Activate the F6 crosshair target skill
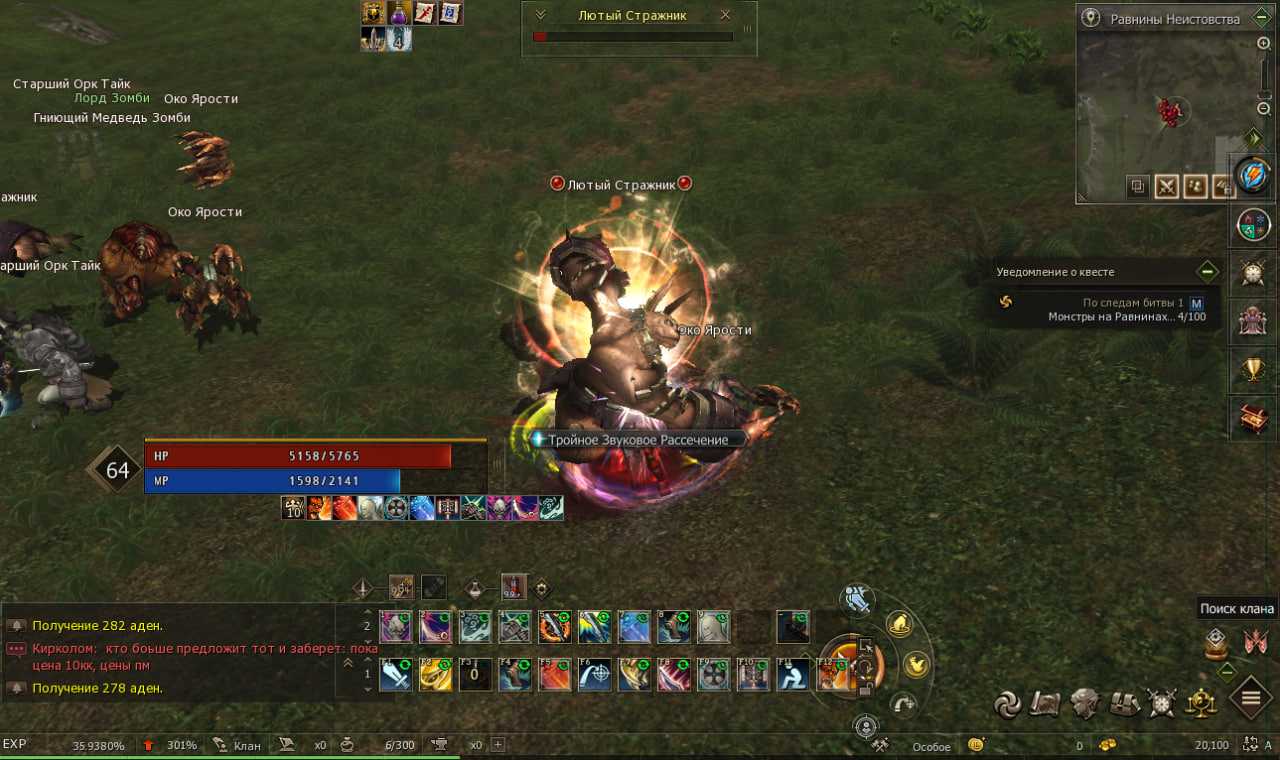The height and width of the screenshot is (760, 1280). click(x=594, y=676)
